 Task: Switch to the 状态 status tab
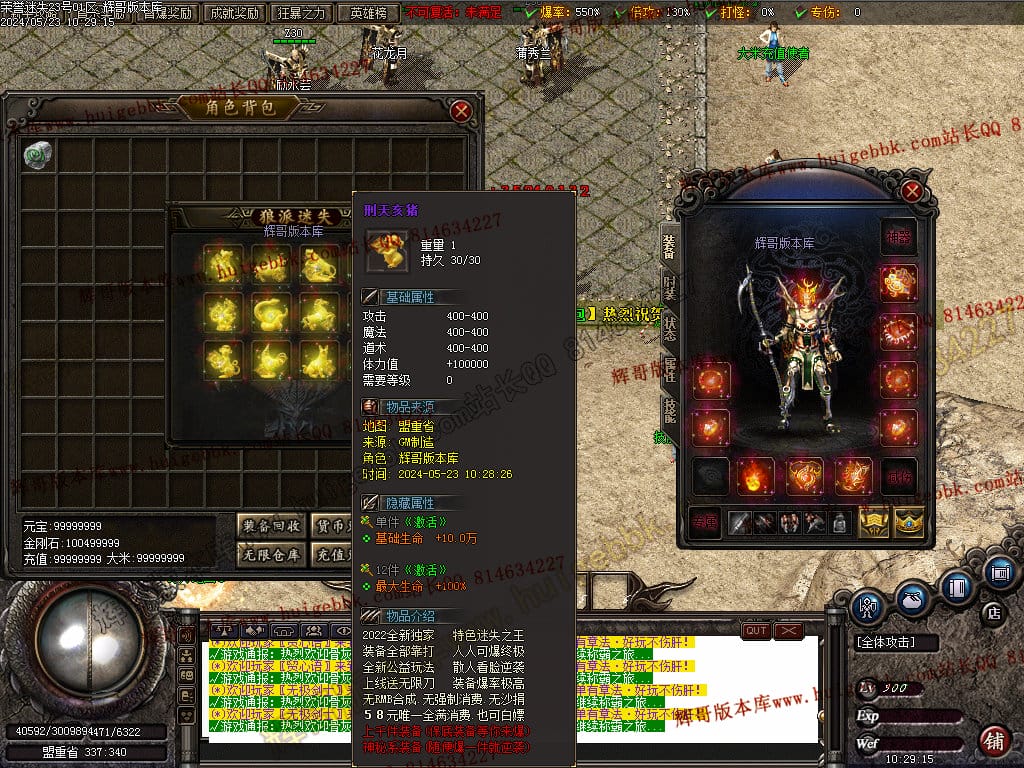668,330
